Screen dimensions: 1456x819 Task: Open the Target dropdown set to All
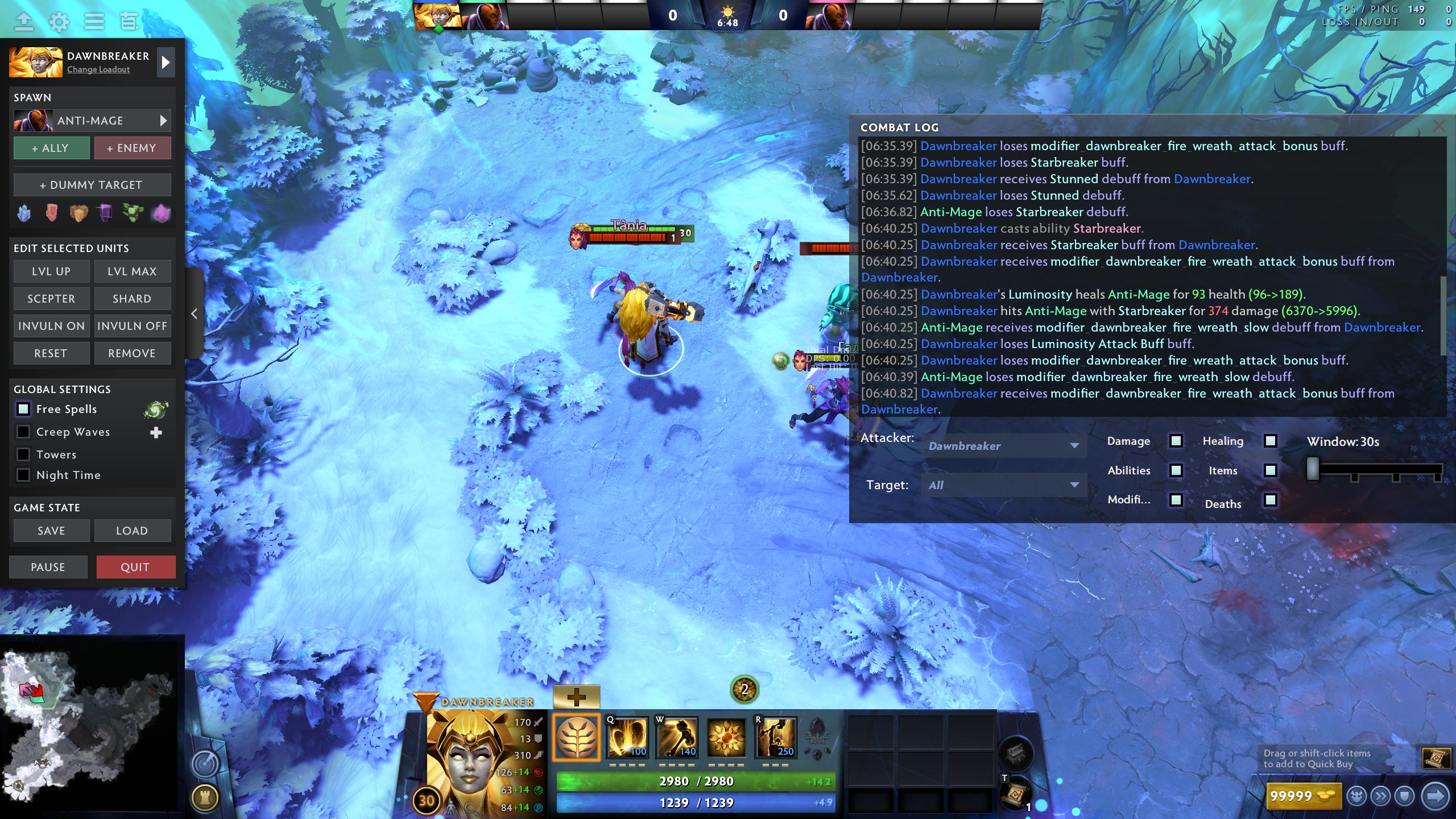(x=1004, y=485)
